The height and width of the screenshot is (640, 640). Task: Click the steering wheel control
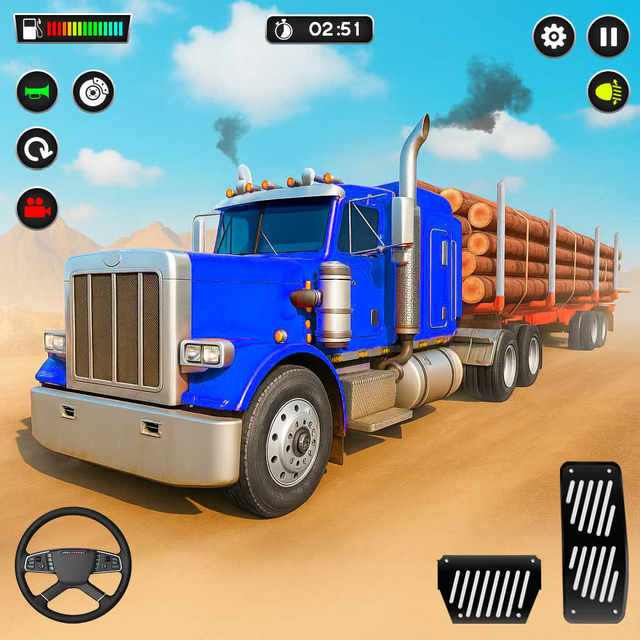(70, 563)
